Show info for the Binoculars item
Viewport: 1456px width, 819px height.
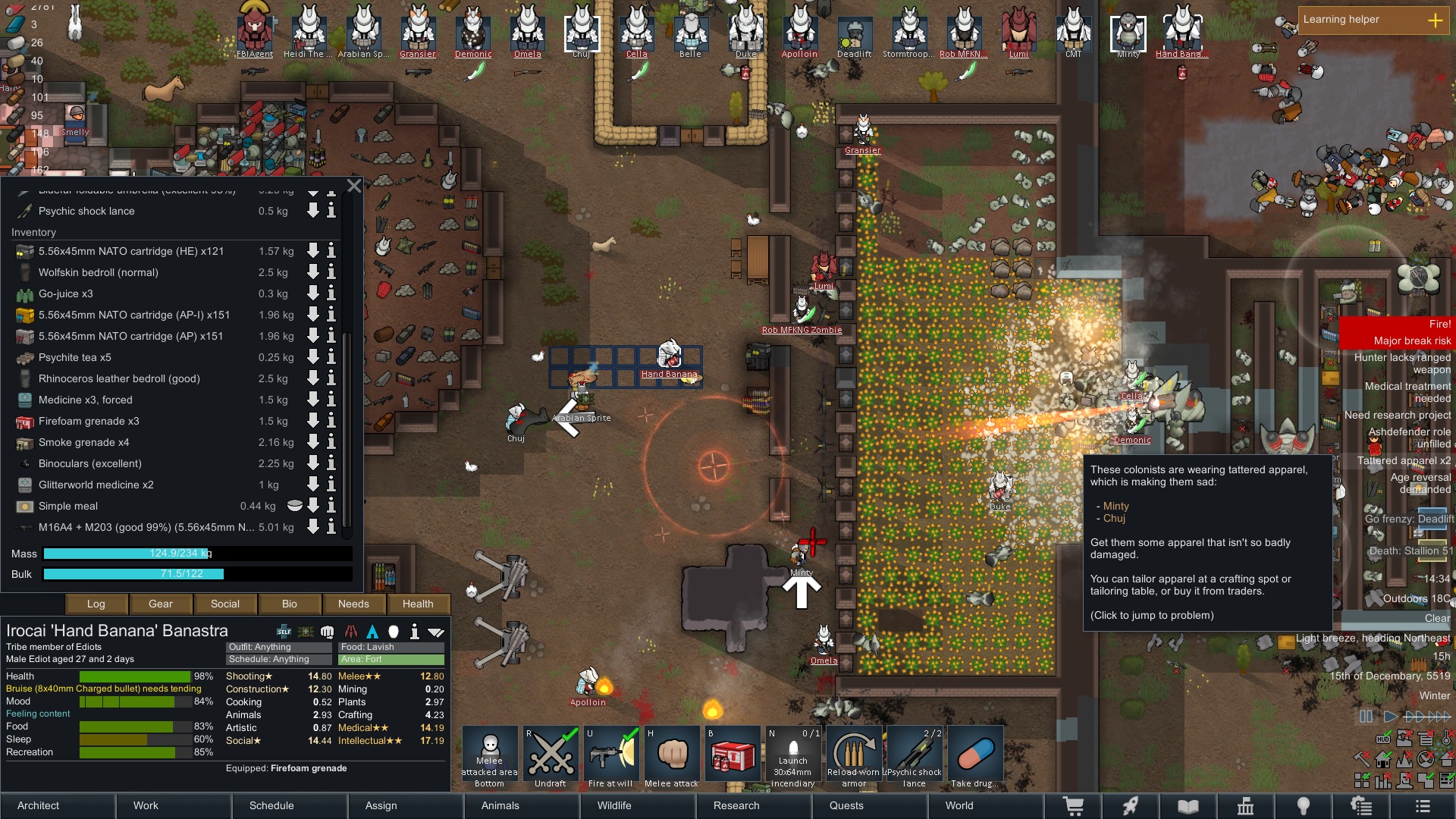click(331, 463)
